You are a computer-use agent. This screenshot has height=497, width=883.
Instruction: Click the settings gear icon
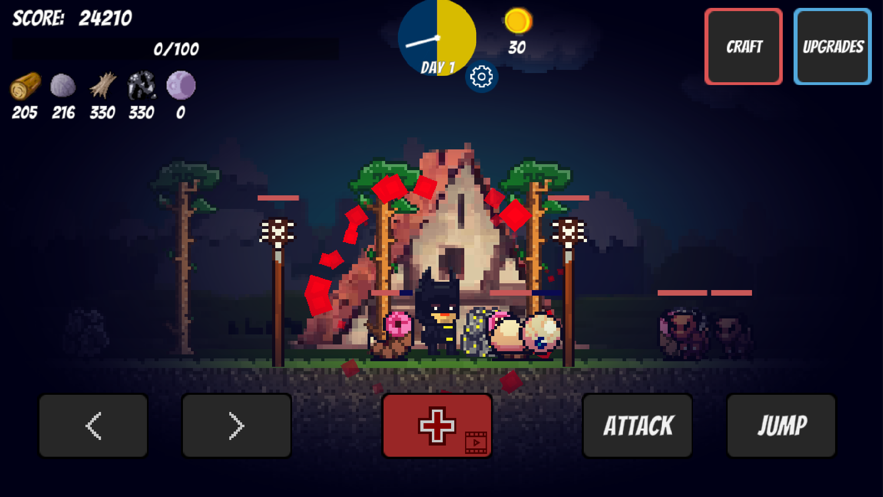coord(481,77)
